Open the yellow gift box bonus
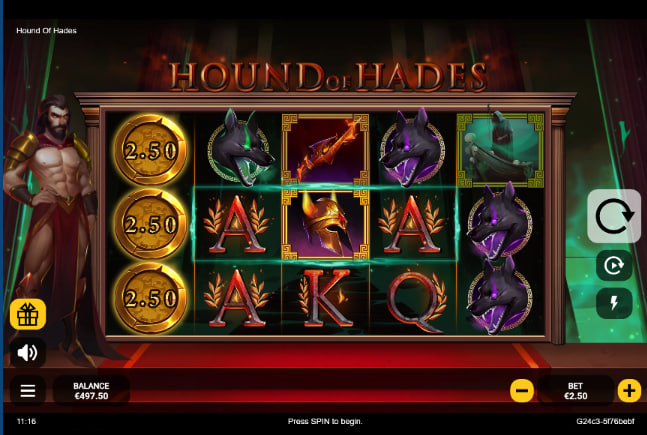The image size is (647, 435). pos(28,315)
